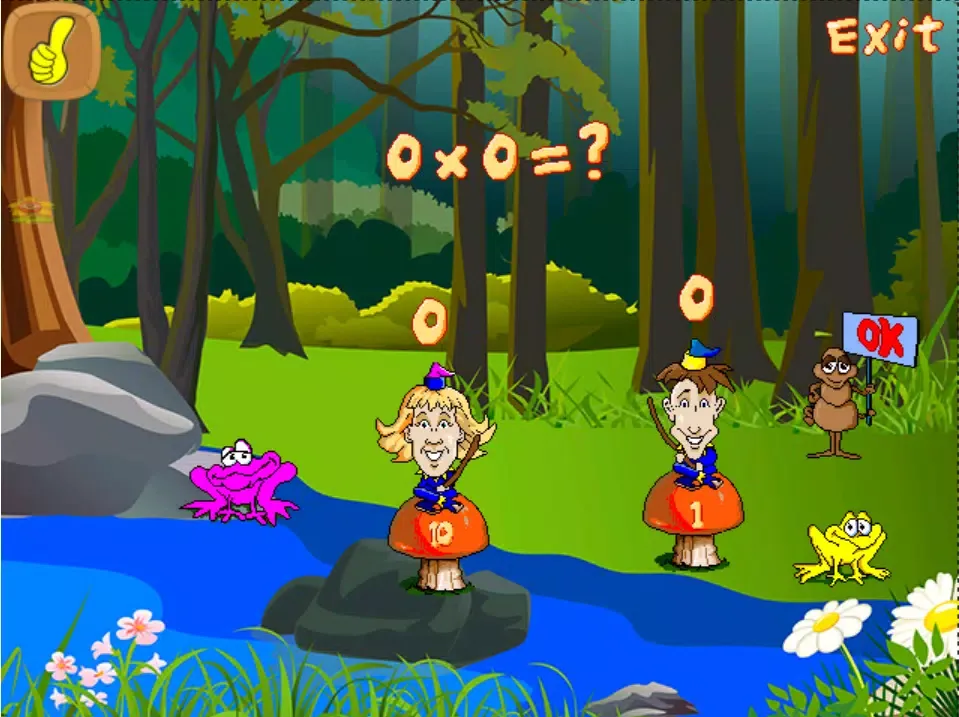Click the yellow thumbs-up button
Viewport: 959px width, 717px height.
coord(52,48)
